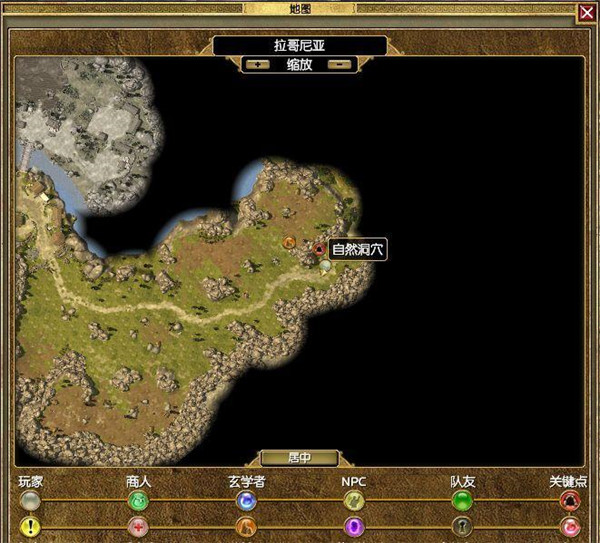Image resolution: width=600 pixels, height=543 pixels.
Task: Toggle the 玩家 player legend icon
Action: point(30,499)
